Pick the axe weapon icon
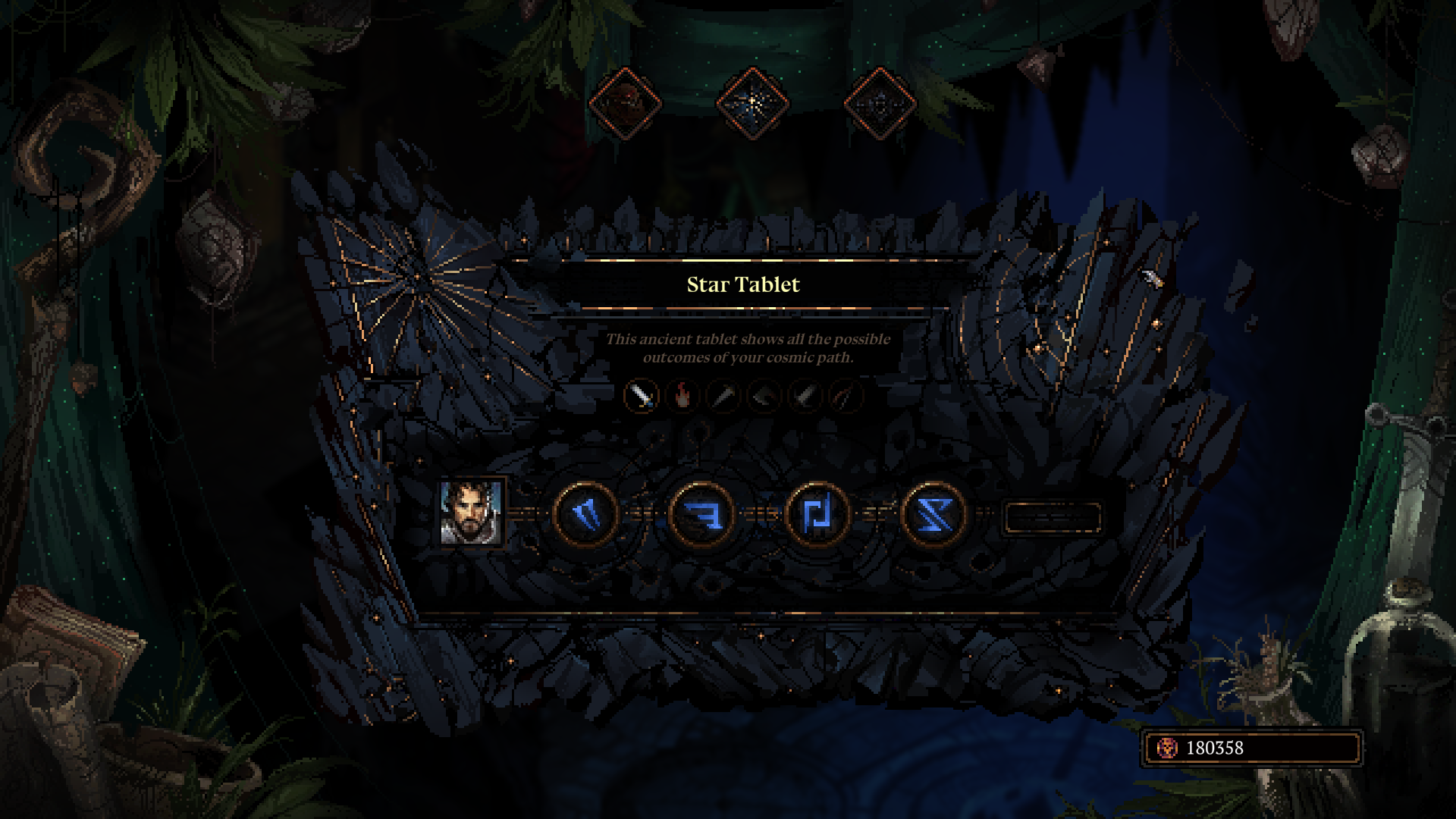Image resolution: width=1456 pixels, height=819 pixels. pyautogui.click(x=764, y=395)
